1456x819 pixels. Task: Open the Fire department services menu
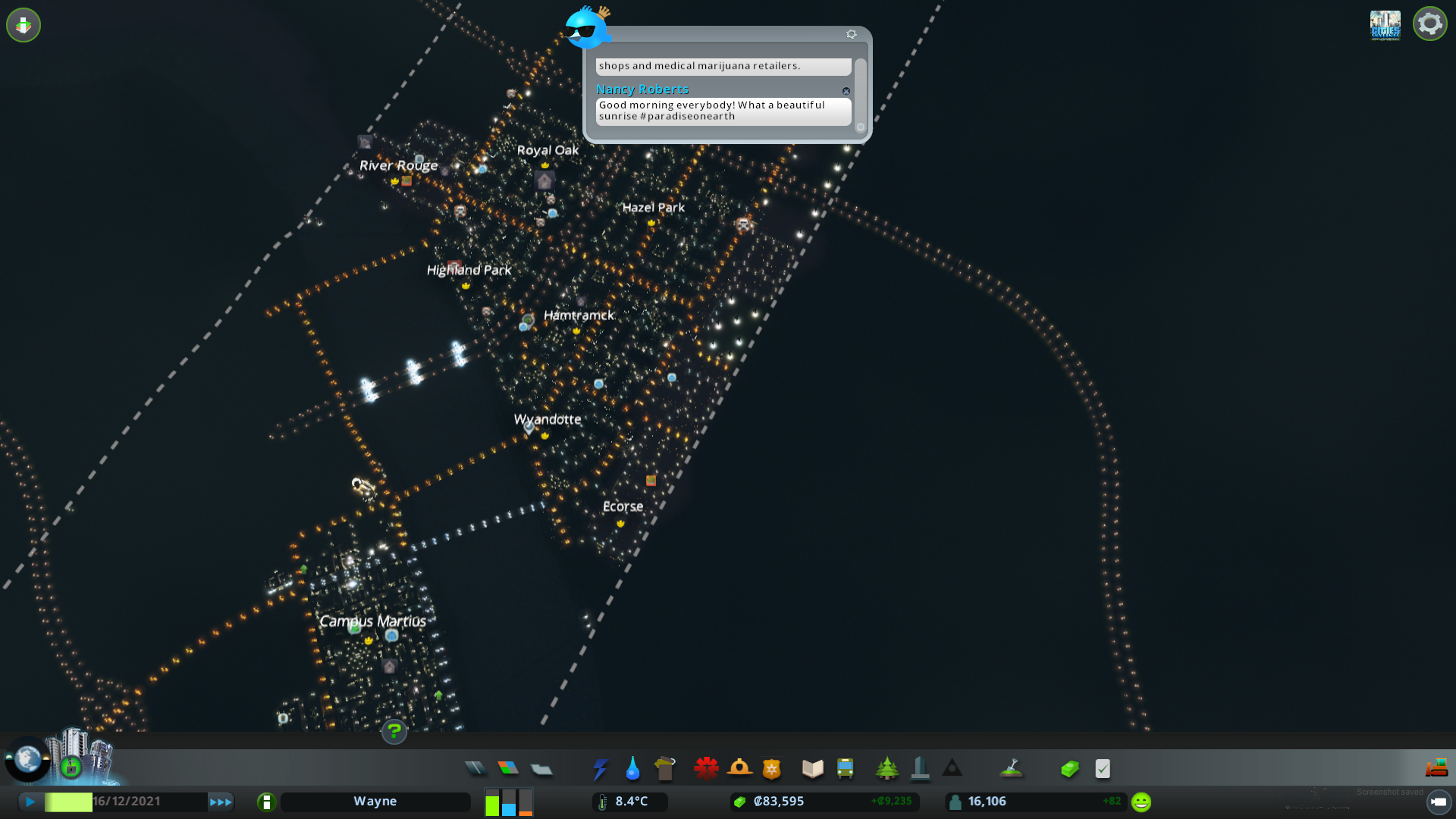pyautogui.click(x=740, y=768)
